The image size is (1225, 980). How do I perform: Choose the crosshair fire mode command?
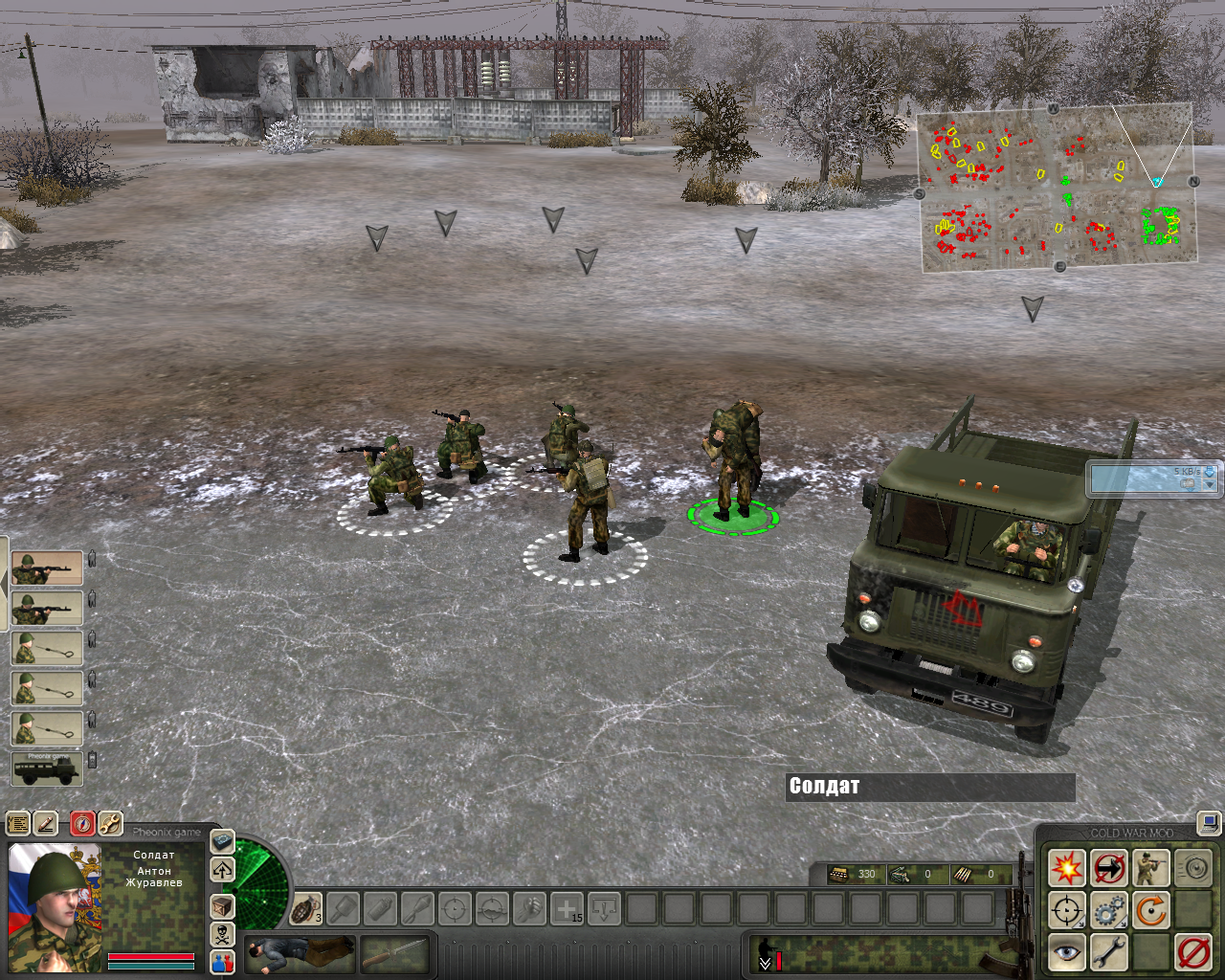click(x=1066, y=910)
